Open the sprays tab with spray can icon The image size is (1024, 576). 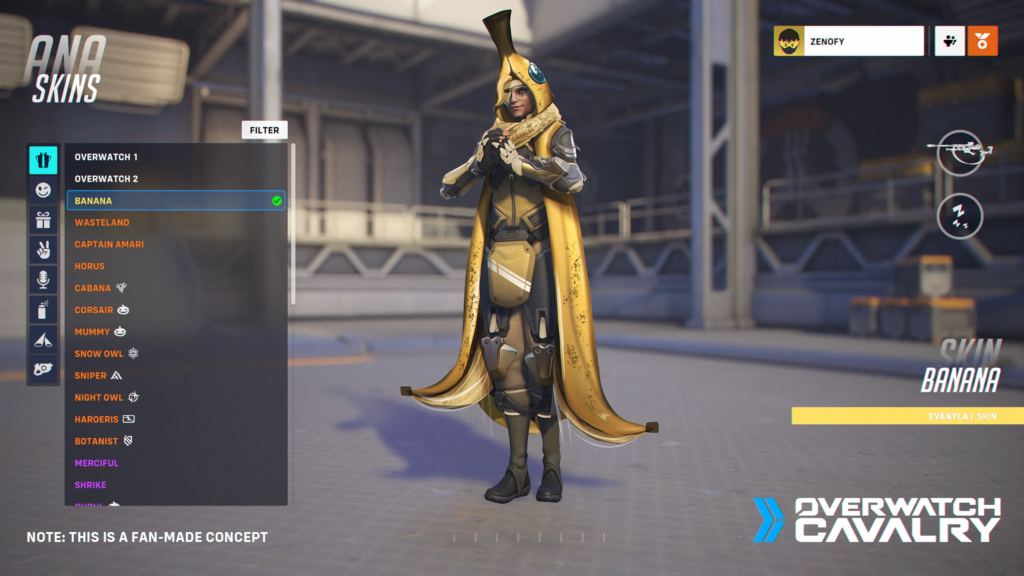pyautogui.click(x=43, y=310)
